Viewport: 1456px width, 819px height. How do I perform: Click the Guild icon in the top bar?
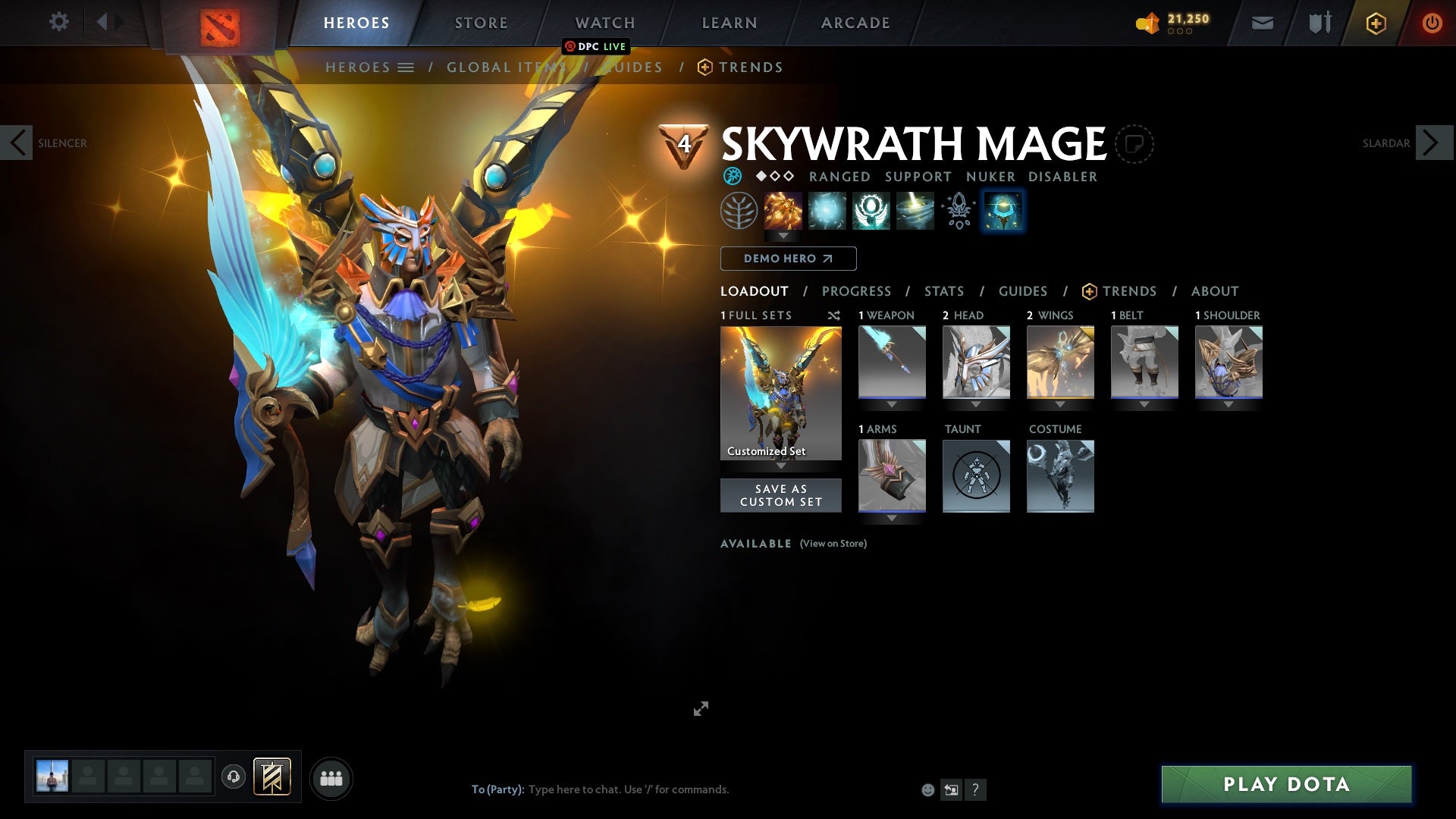click(1319, 23)
